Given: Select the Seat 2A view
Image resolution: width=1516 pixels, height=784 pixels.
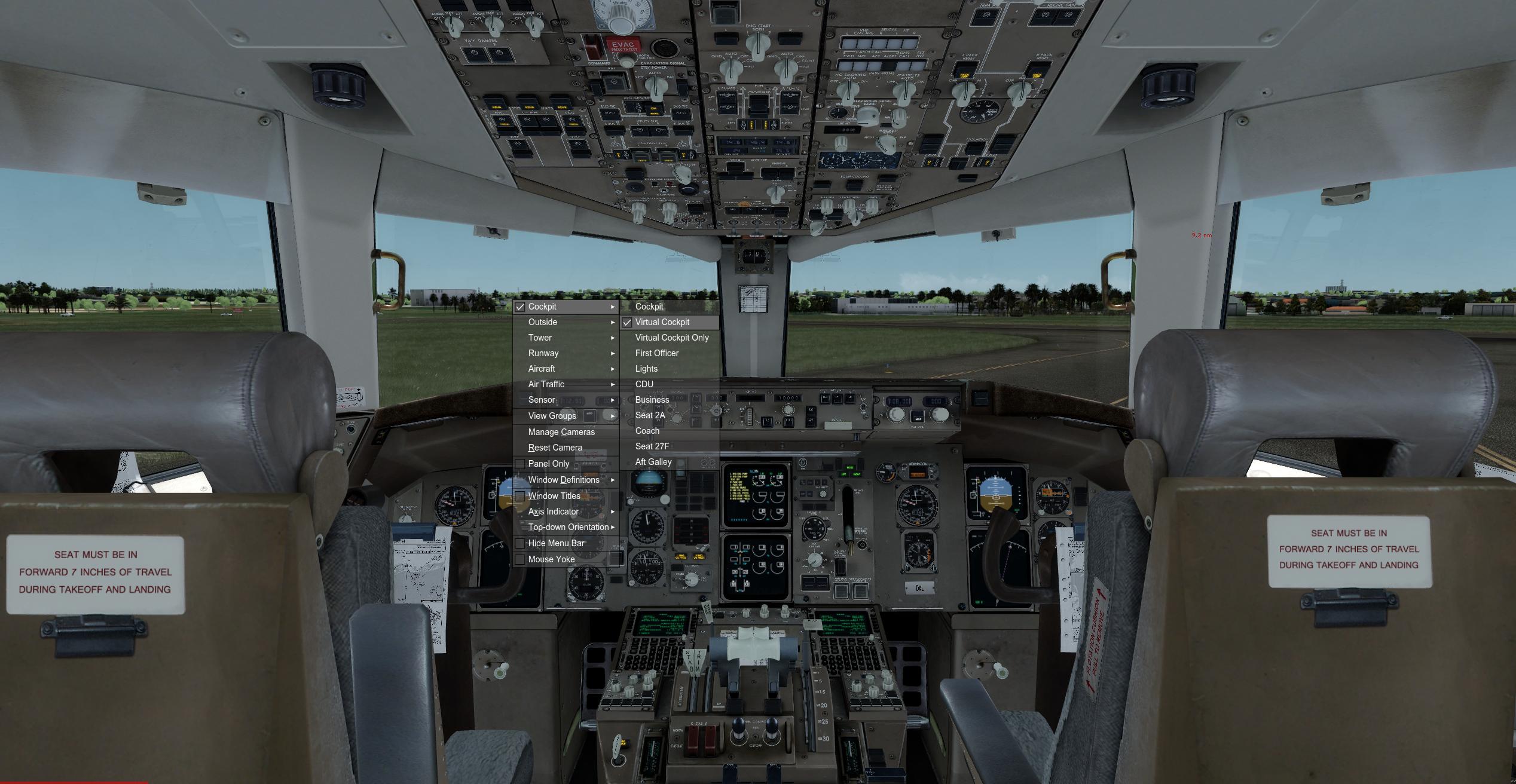Looking at the screenshot, I should [x=650, y=415].
